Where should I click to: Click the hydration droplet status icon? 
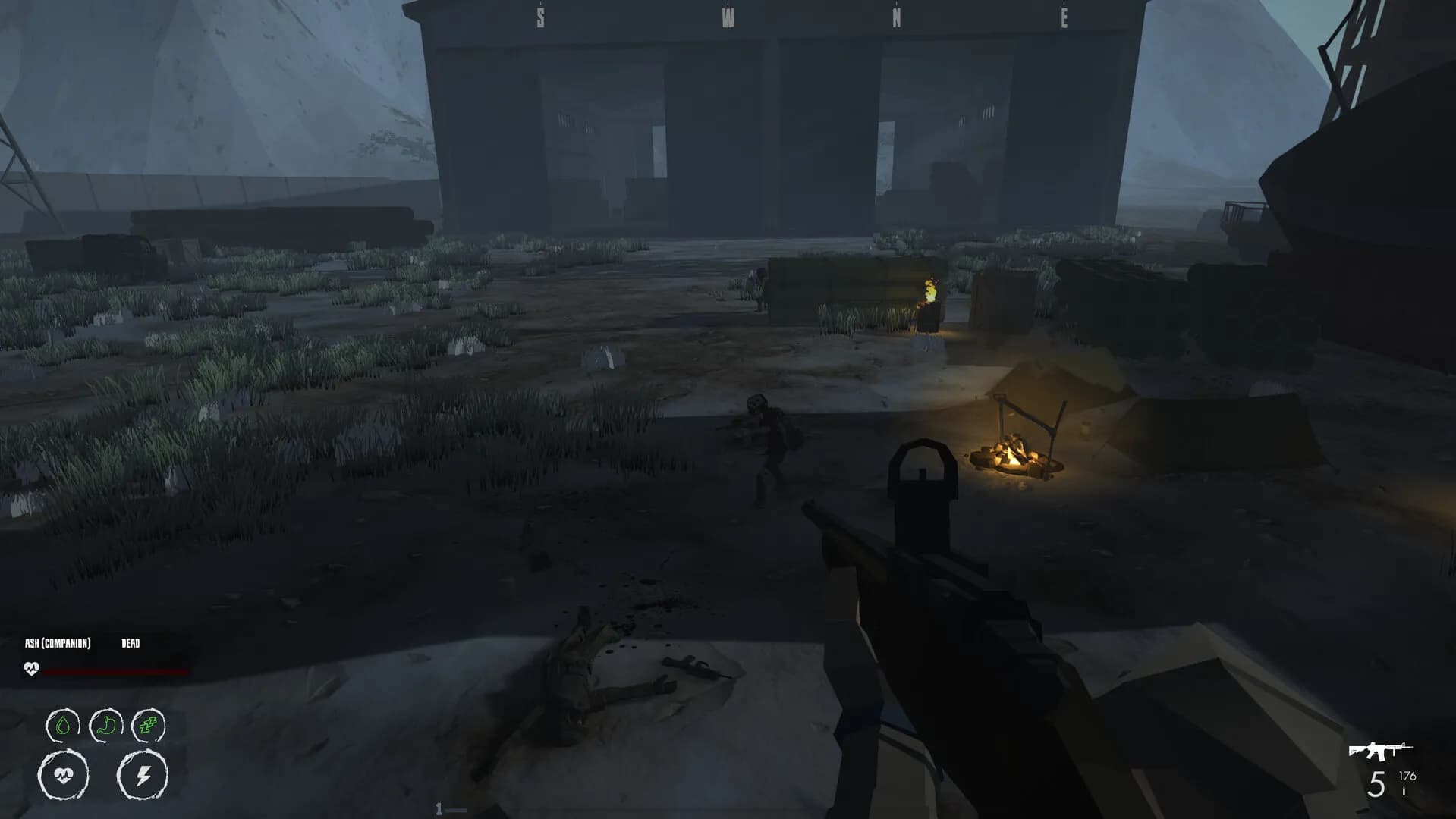tap(62, 726)
